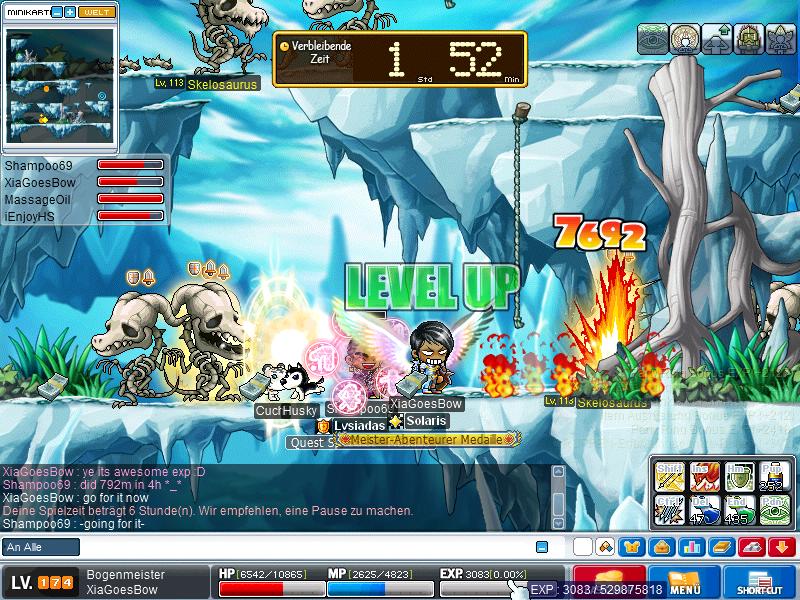View the minimap area
The width and height of the screenshot is (800, 600).
click(x=60, y=85)
